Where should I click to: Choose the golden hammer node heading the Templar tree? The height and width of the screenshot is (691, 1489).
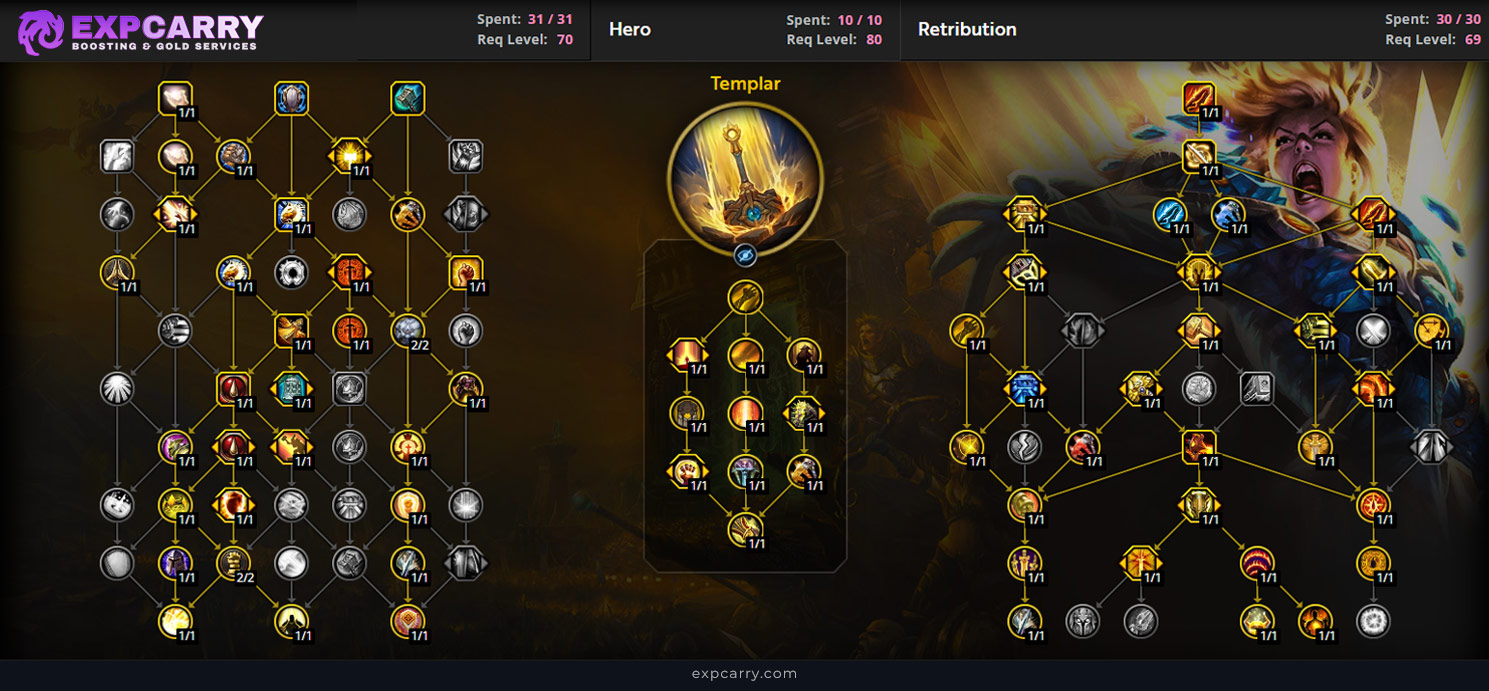pos(745,297)
